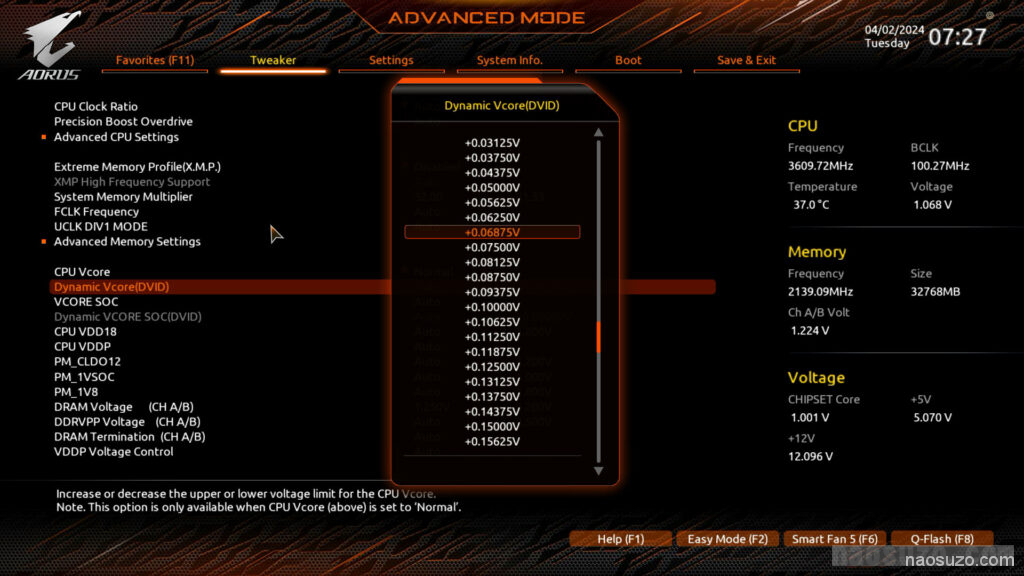This screenshot has height=576, width=1024.
Task: Select the Boot tab
Action: coord(628,60)
